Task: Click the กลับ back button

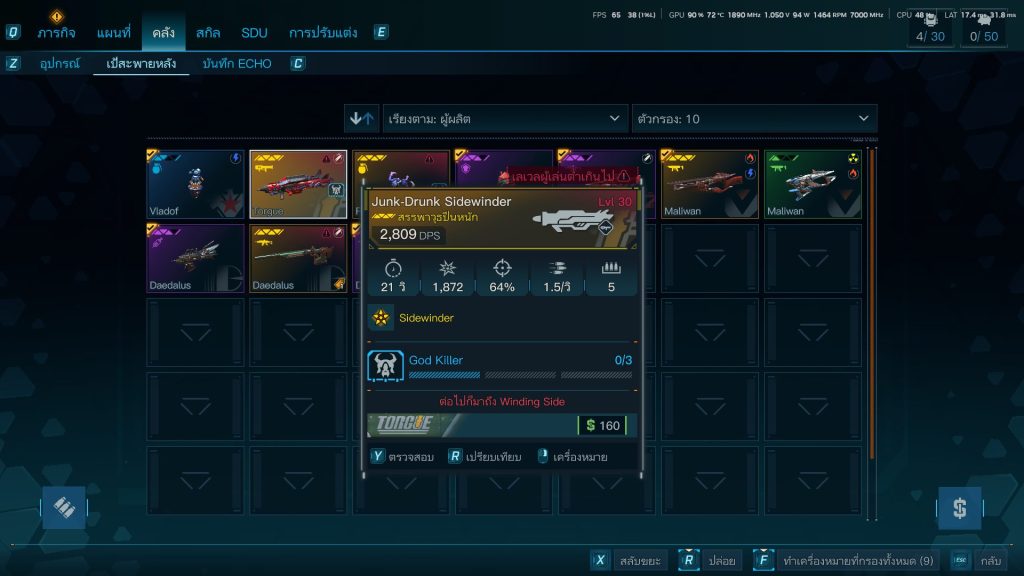Action: tap(978, 561)
